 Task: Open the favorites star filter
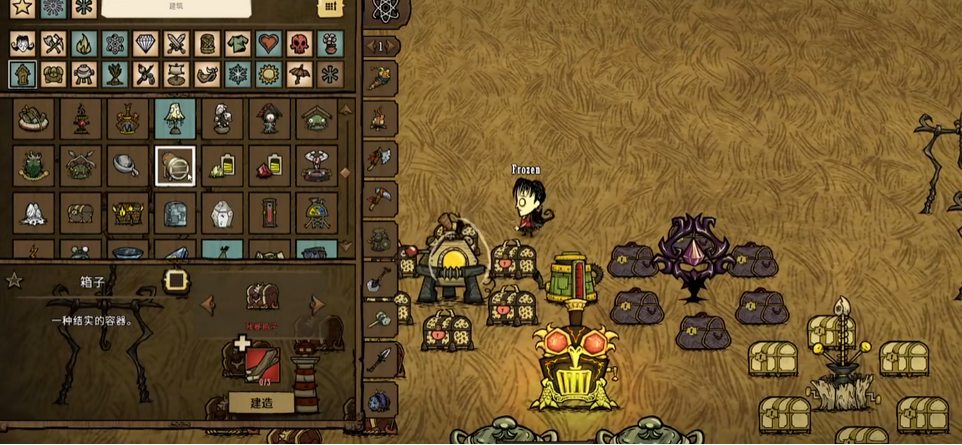(22, 8)
